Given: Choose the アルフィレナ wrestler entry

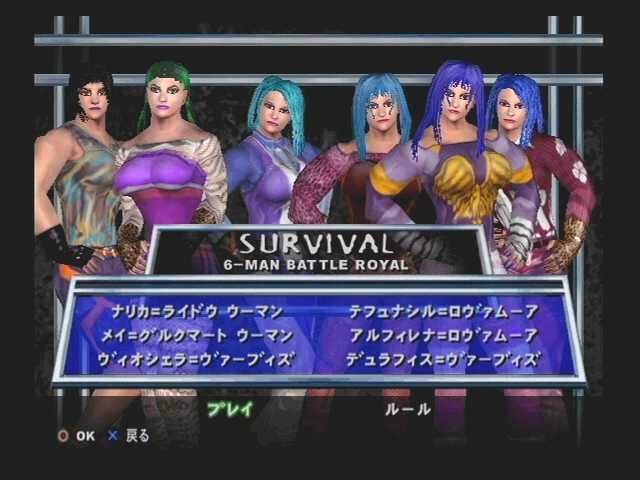Looking at the screenshot, I should click(443, 335).
